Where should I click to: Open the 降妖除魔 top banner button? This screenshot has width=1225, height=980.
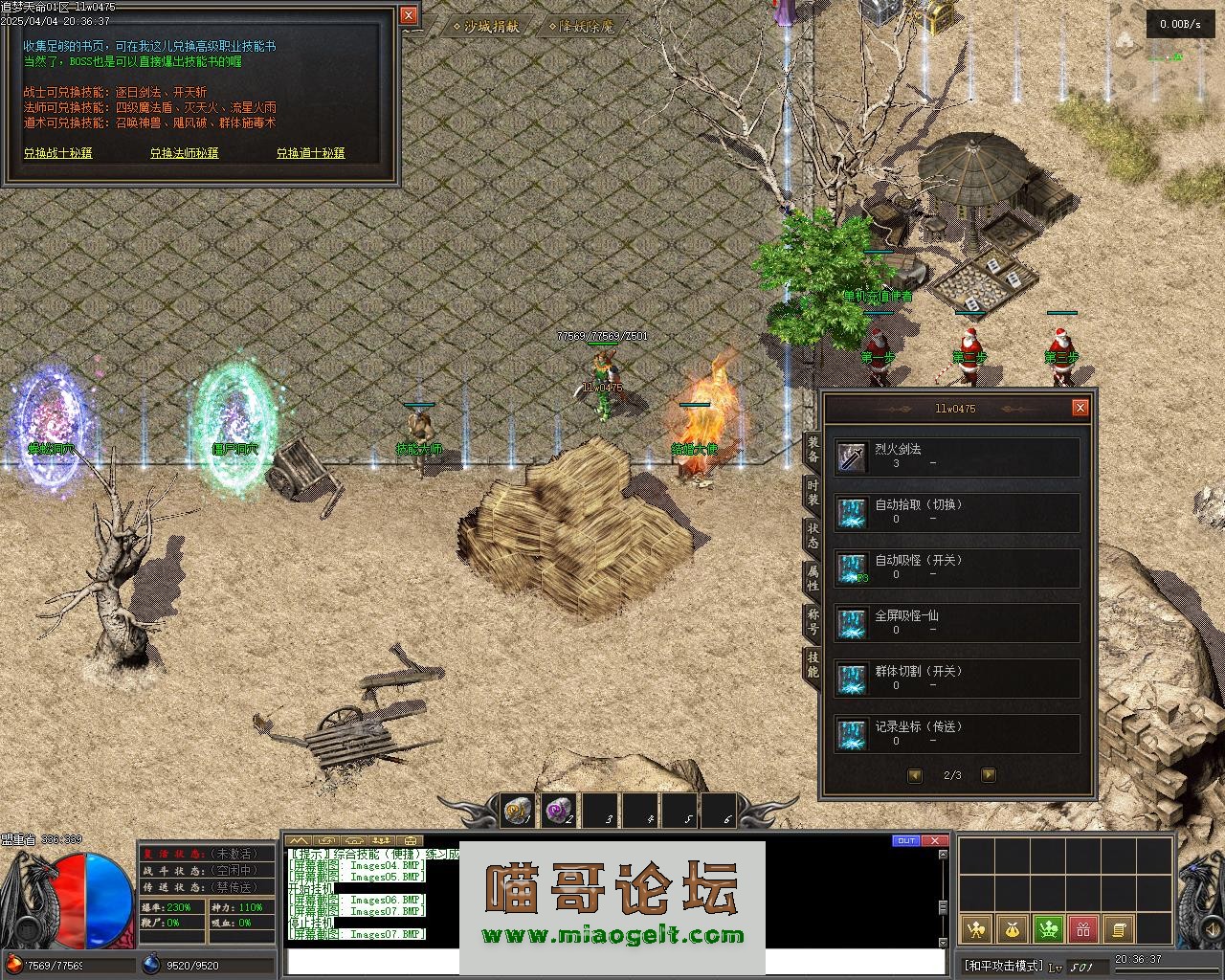(x=585, y=27)
